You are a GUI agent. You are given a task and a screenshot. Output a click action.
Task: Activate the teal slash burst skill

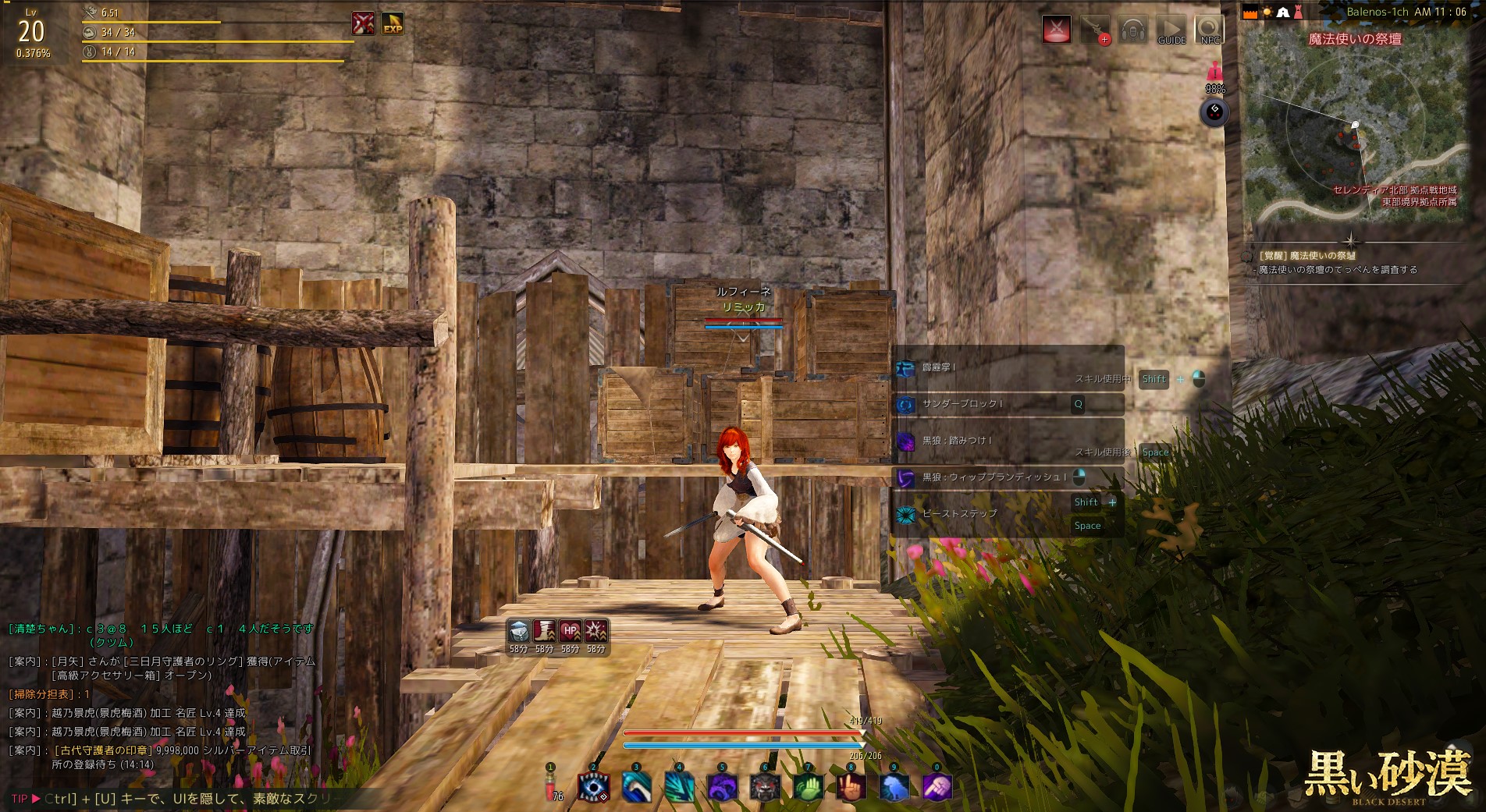680,786
